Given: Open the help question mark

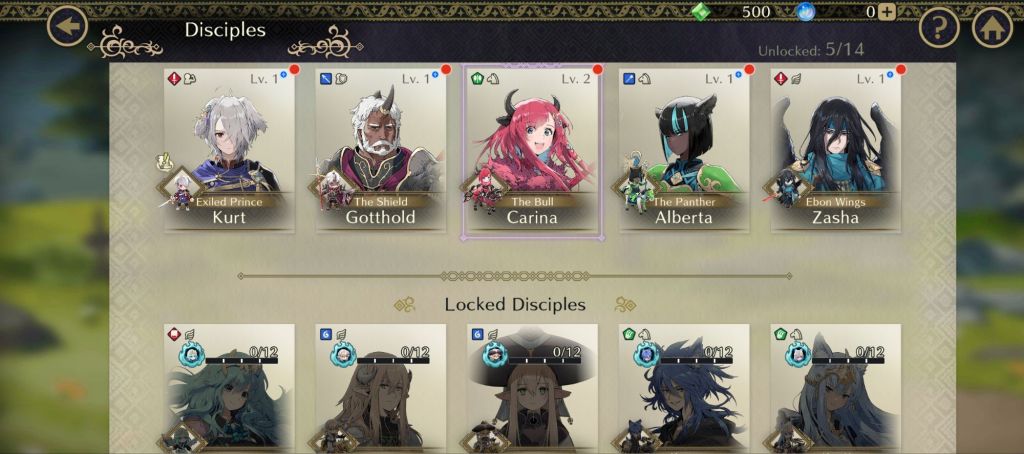Looking at the screenshot, I should [x=939, y=28].
